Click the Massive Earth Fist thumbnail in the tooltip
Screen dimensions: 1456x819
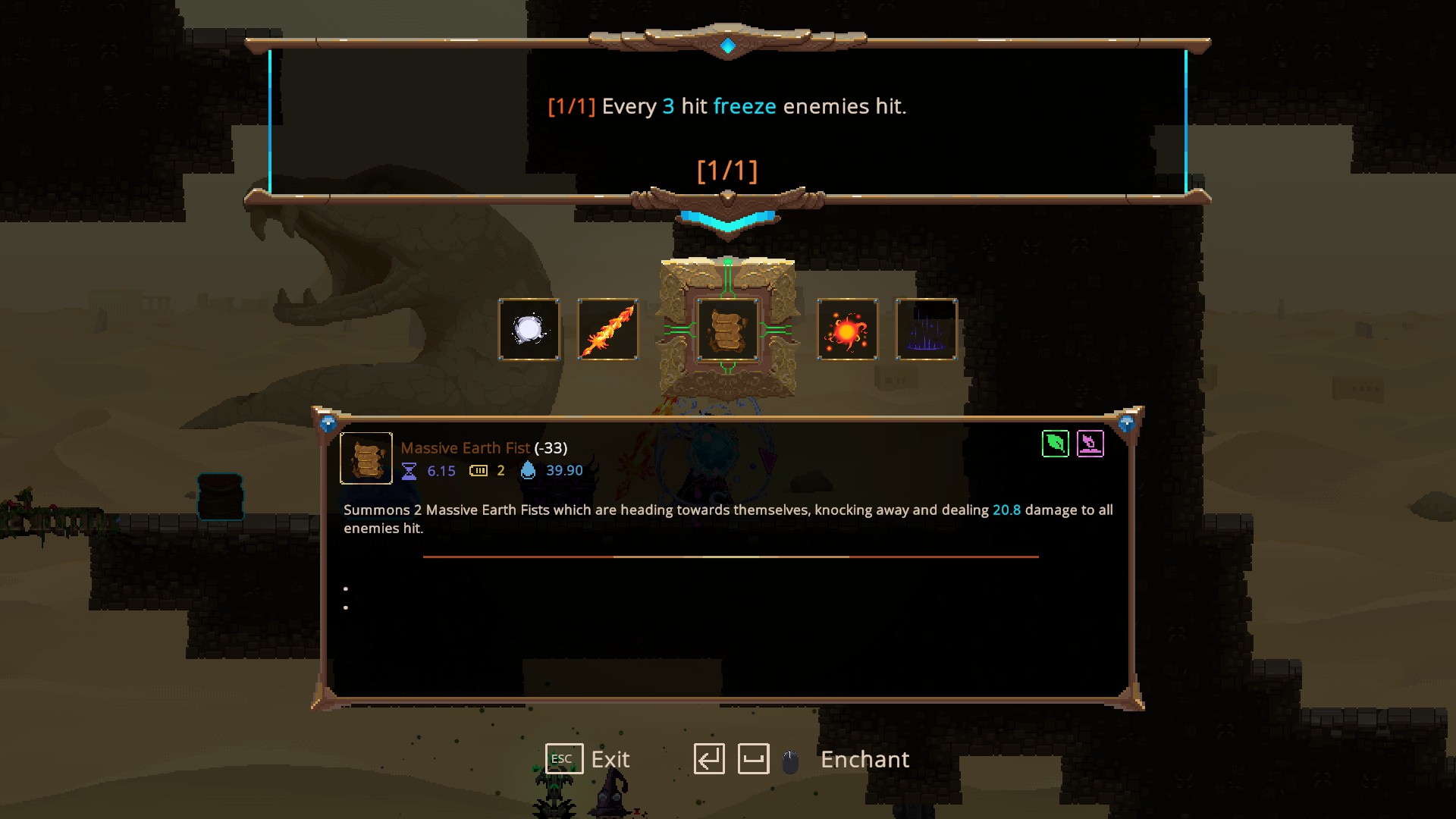pyautogui.click(x=366, y=458)
